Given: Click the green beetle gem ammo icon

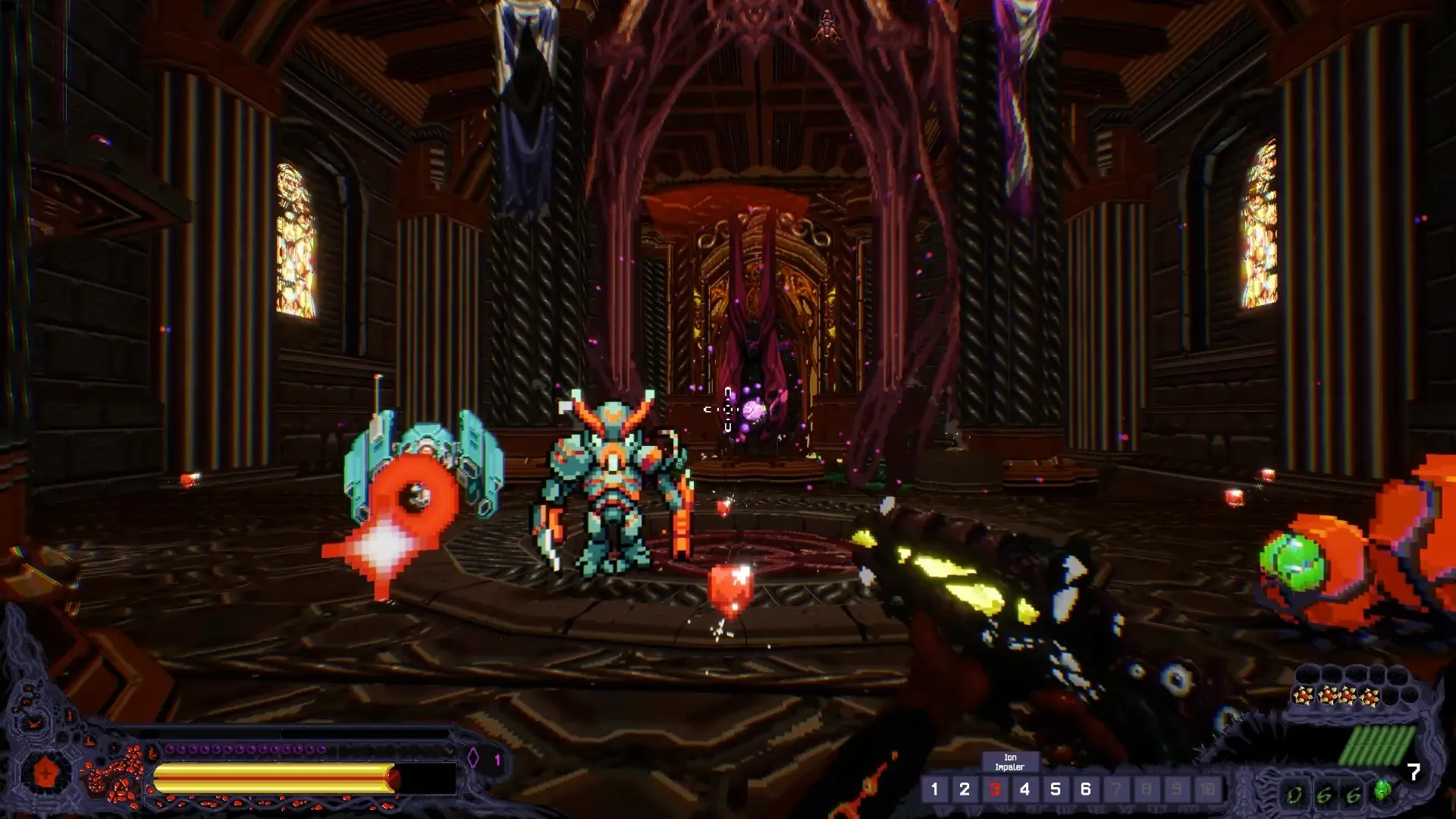Looking at the screenshot, I should click(1382, 791).
